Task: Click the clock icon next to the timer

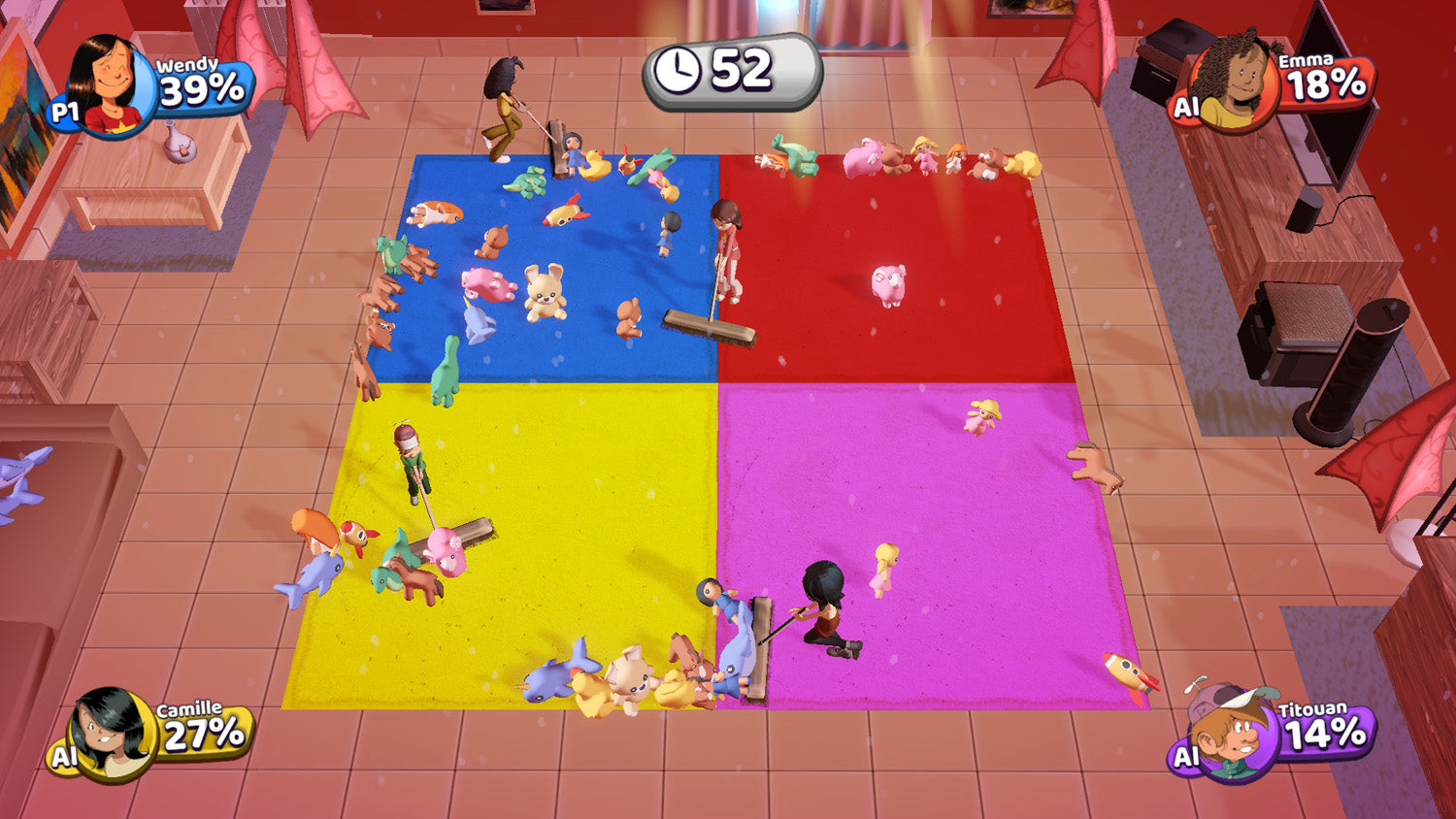Action: (678, 68)
